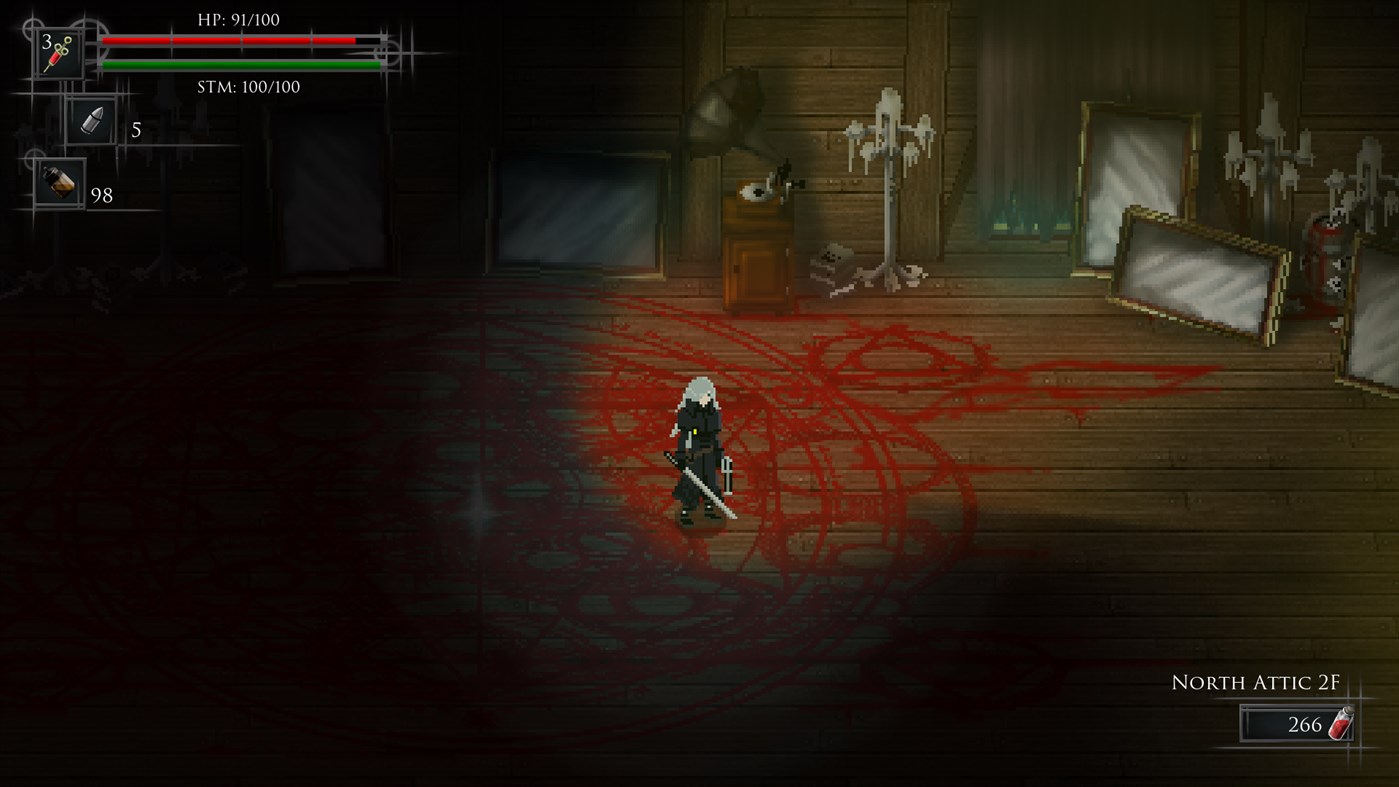
Task: Click the currency counter showing 266
Action: 1300,724
